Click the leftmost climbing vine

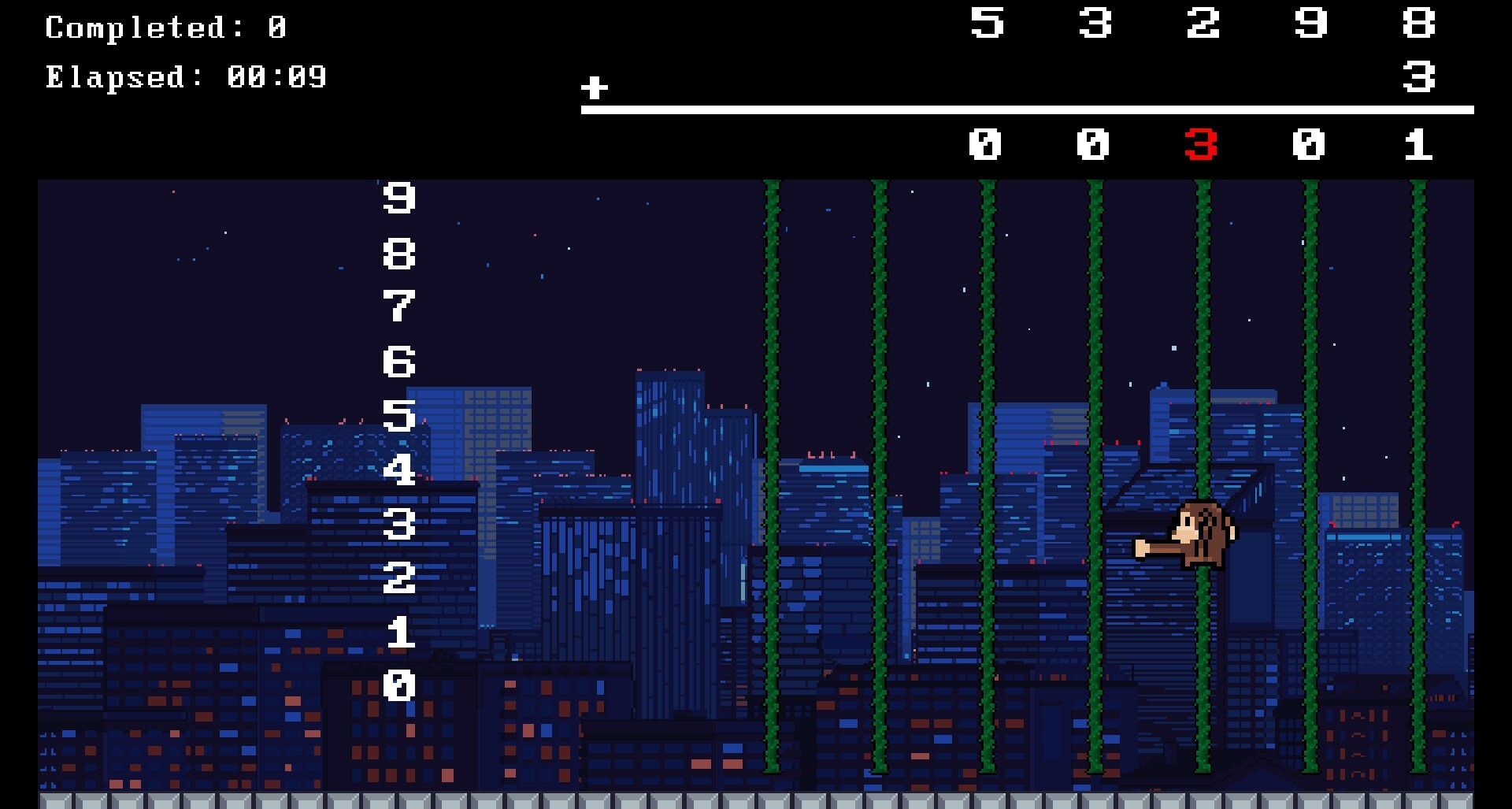(770, 473)
